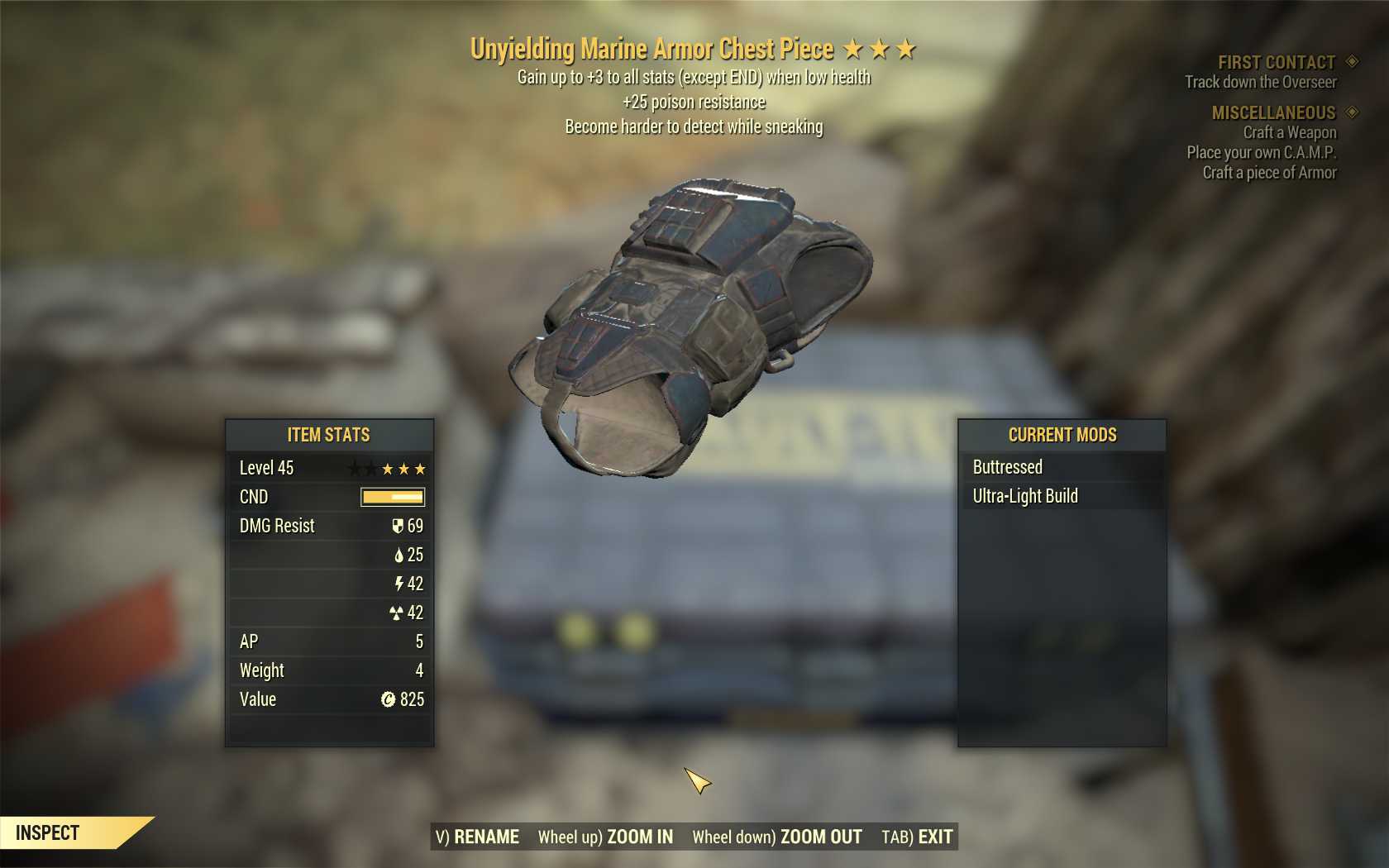Exit the inspect screen
1389x868 pixels.
pyautogui.click(x=917, y=837)
